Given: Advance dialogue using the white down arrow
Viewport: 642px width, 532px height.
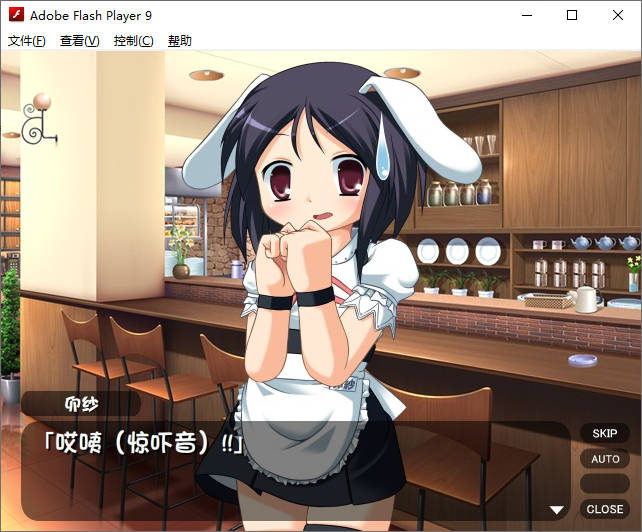Looking at the screenshot, I should click(x=557, y=510).
